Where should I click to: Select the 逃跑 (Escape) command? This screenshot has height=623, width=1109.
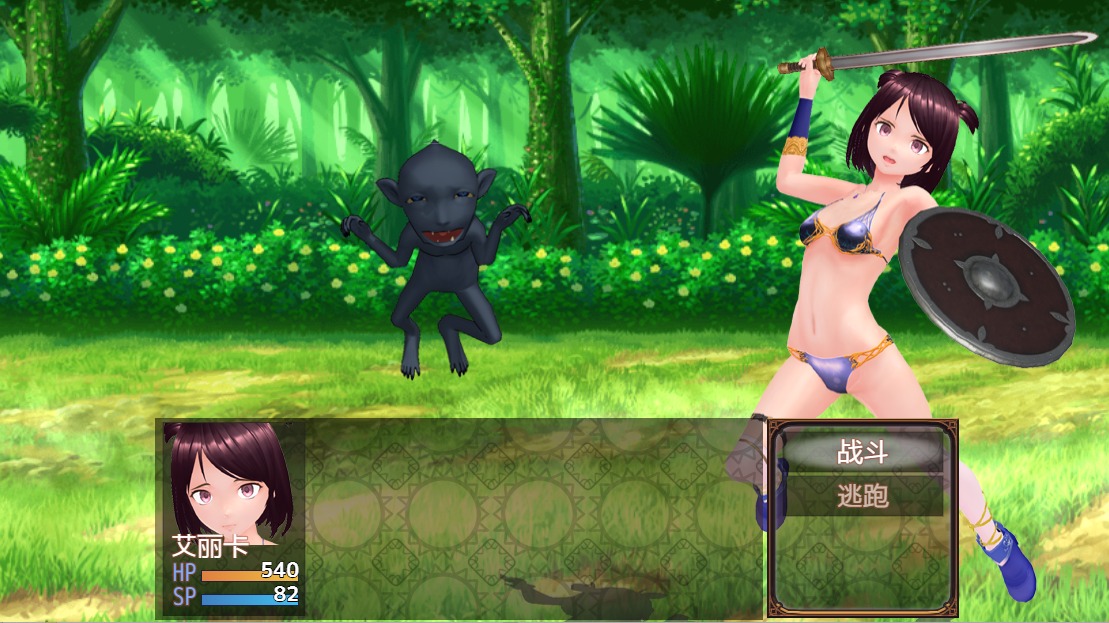coord(862,495)
